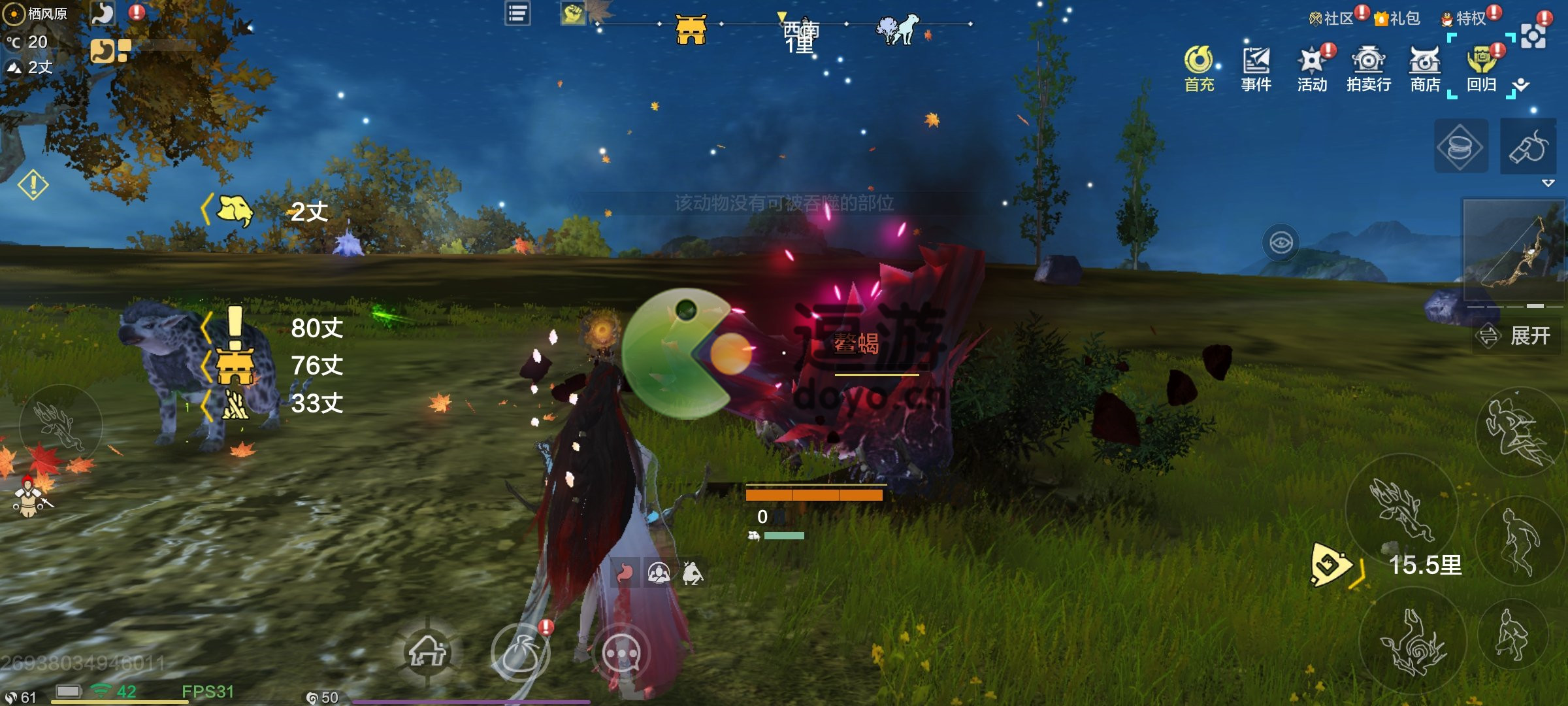
Task: Expand the panel with 展开 button
Action: point(1514,336)
